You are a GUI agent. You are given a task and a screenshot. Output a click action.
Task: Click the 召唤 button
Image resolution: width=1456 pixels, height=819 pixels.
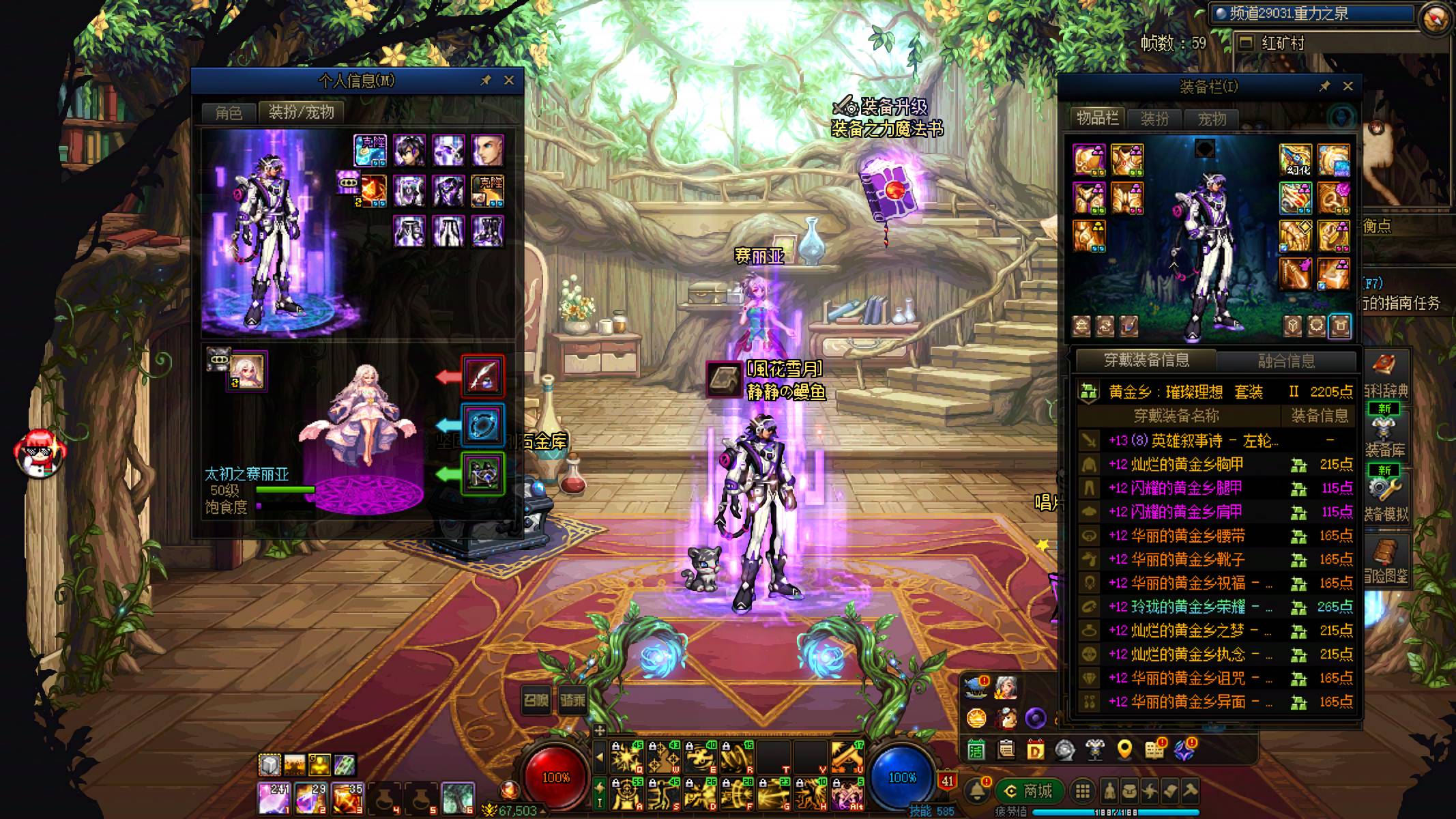pos(536,701)
